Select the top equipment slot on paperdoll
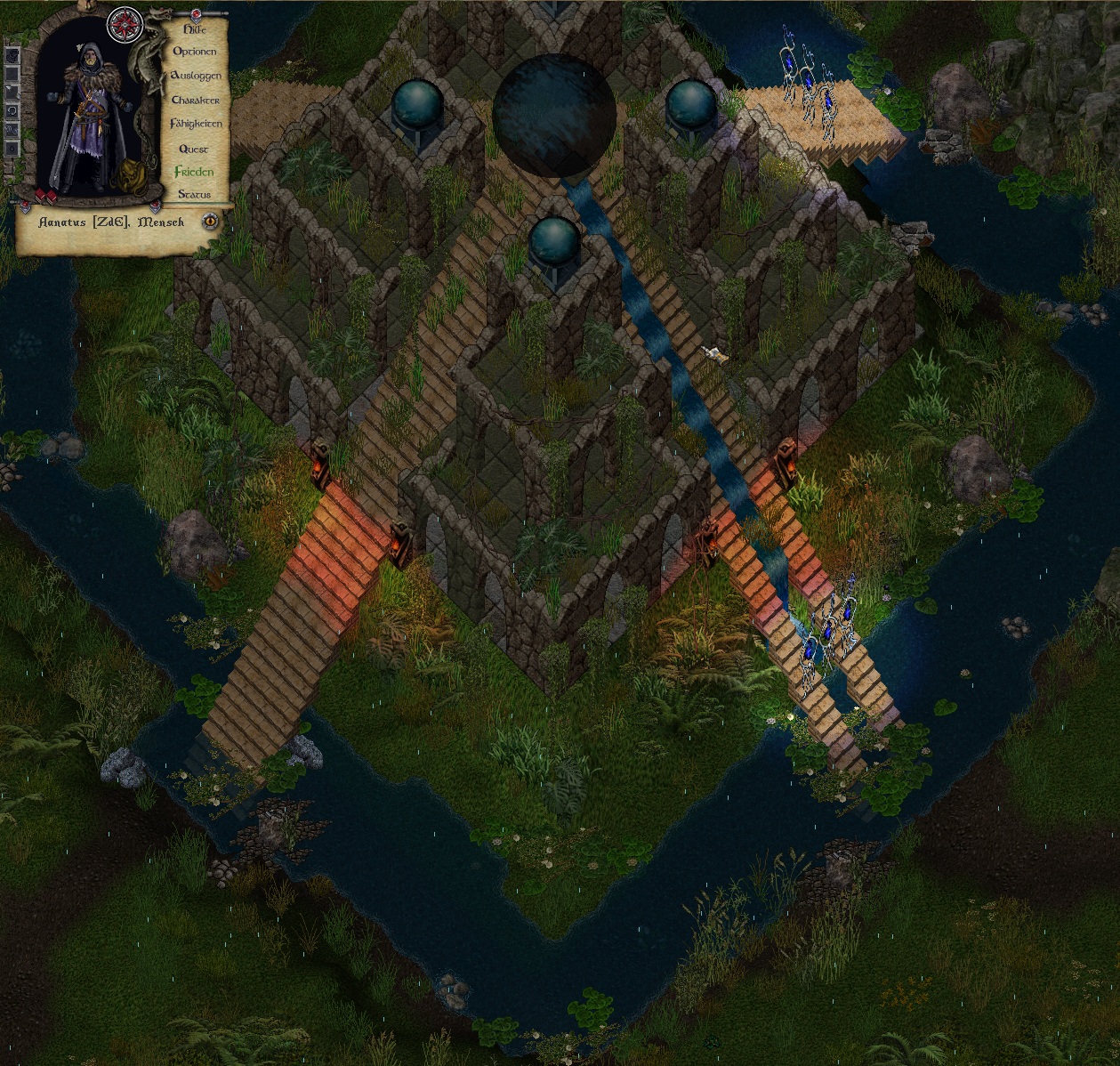The width and height of the screenshot is (1120, 1066). 12,55
